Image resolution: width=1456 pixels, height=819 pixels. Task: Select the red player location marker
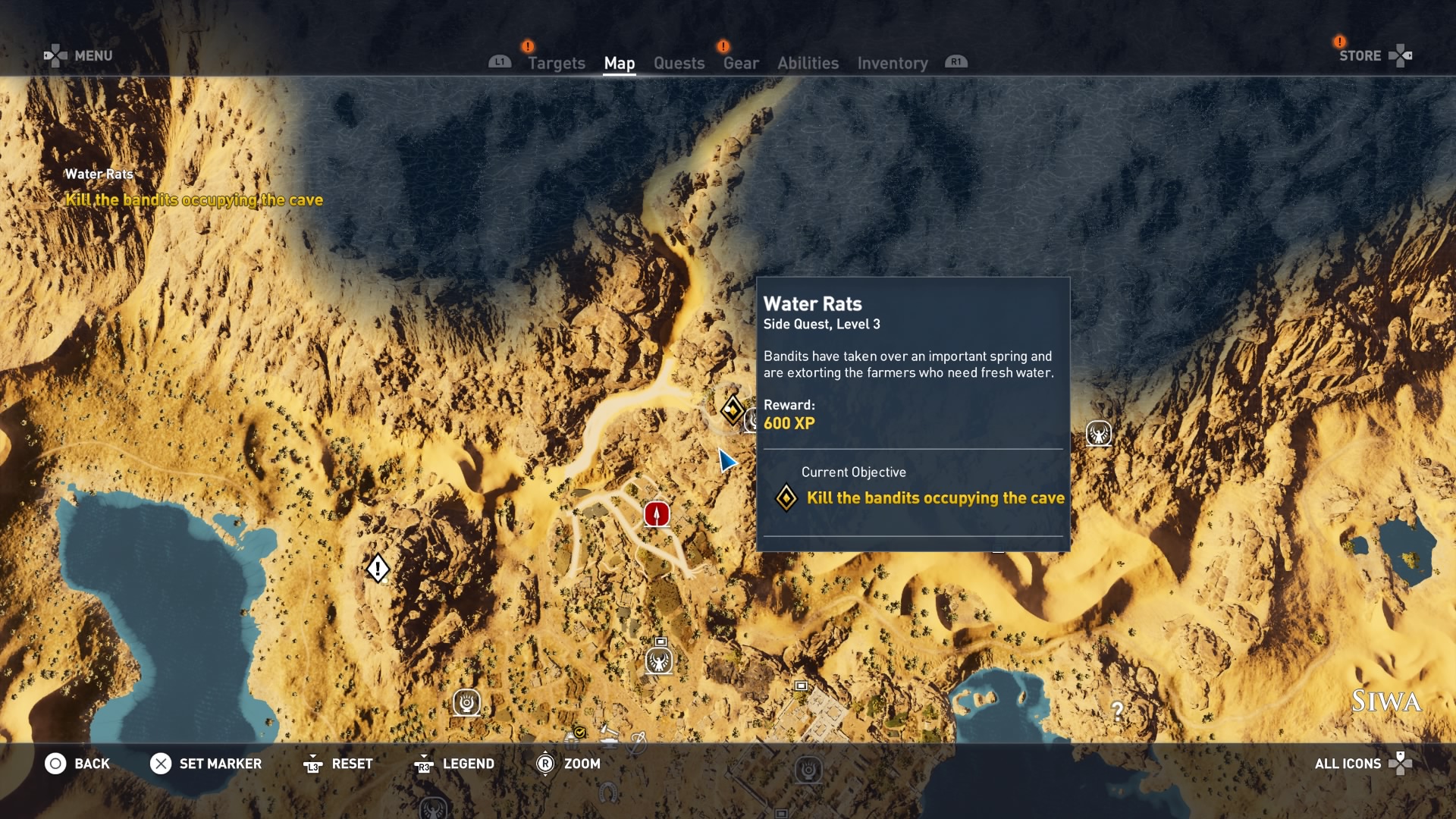coord(657,514)
